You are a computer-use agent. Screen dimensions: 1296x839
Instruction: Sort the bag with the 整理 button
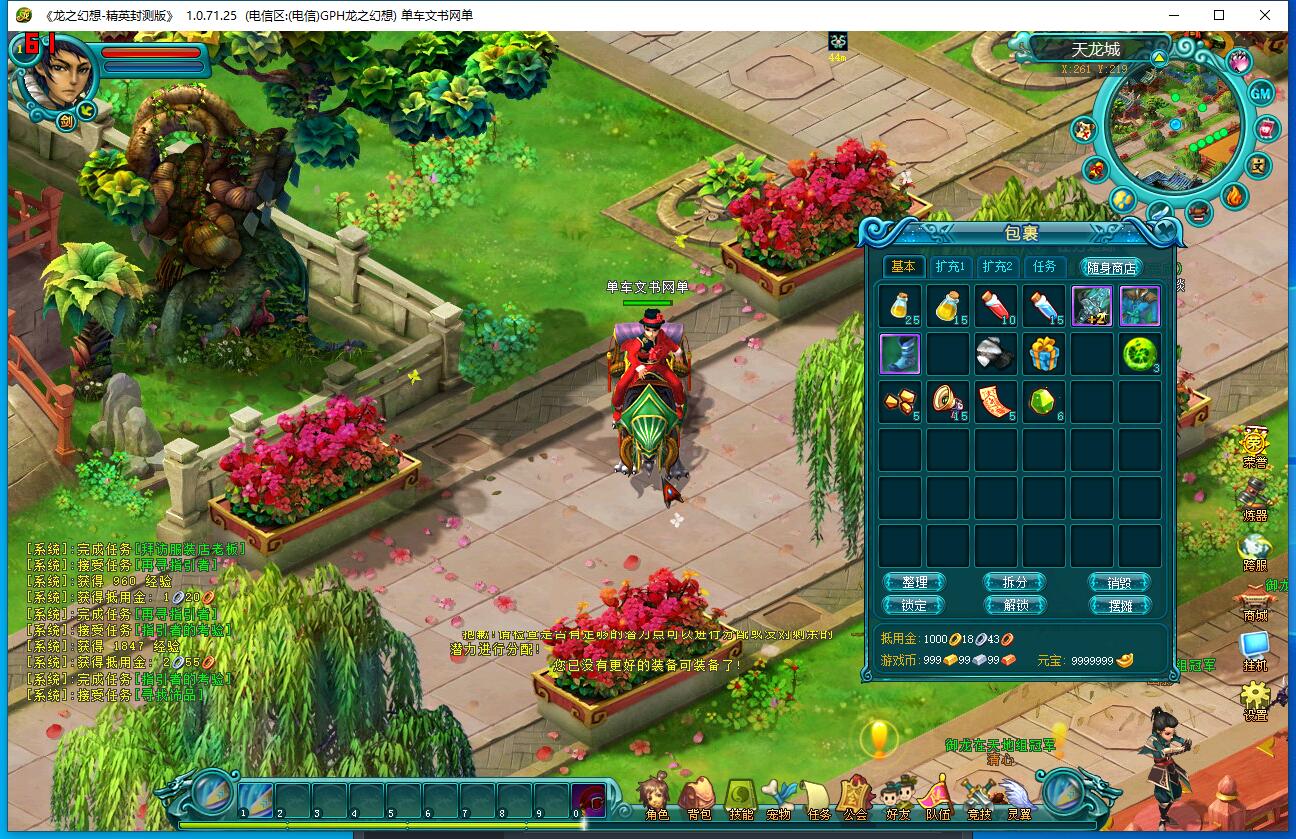point(914,582)
